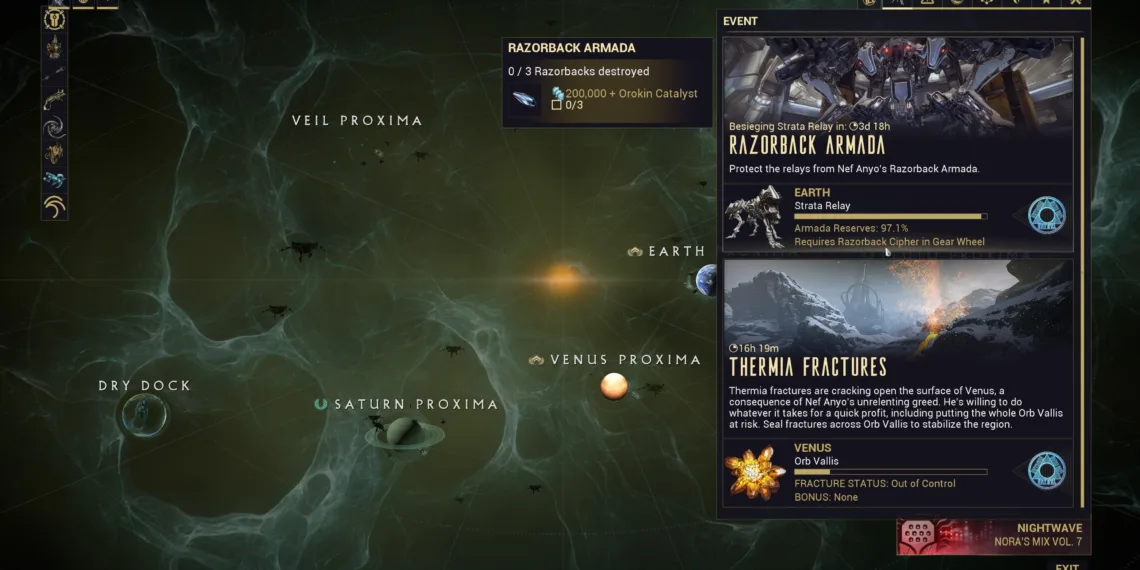
Task: Click the blue ship icon in the left sidebar
Action: tap(55, 180)
